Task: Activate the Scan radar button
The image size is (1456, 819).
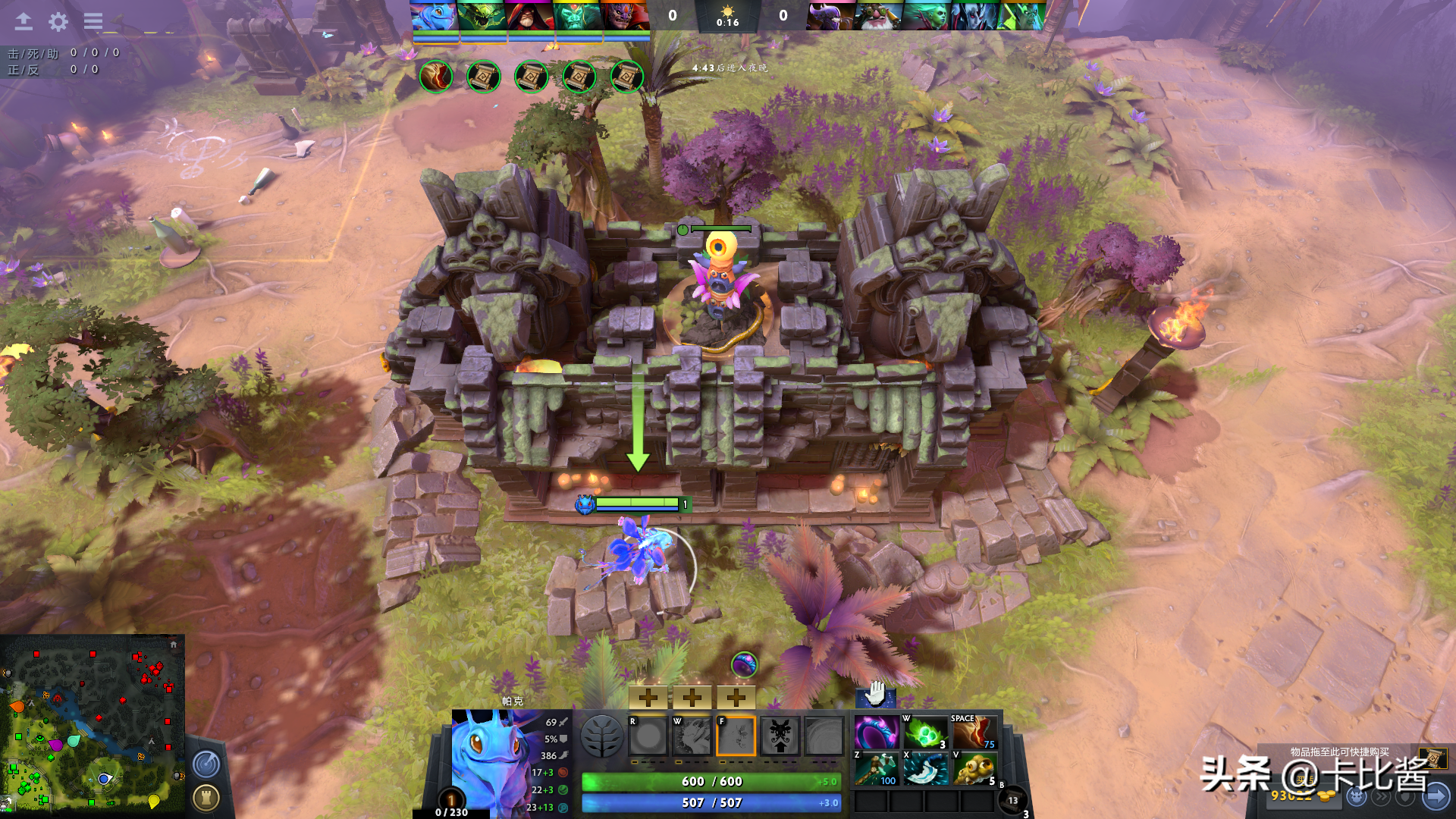Action: [206, 764]
